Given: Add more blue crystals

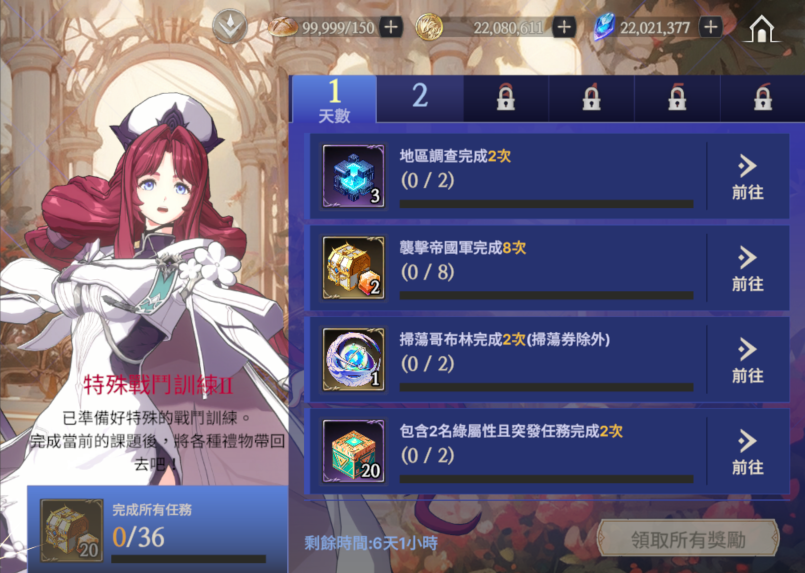Looking at the screenshot, I should click(x=711, y=27).
